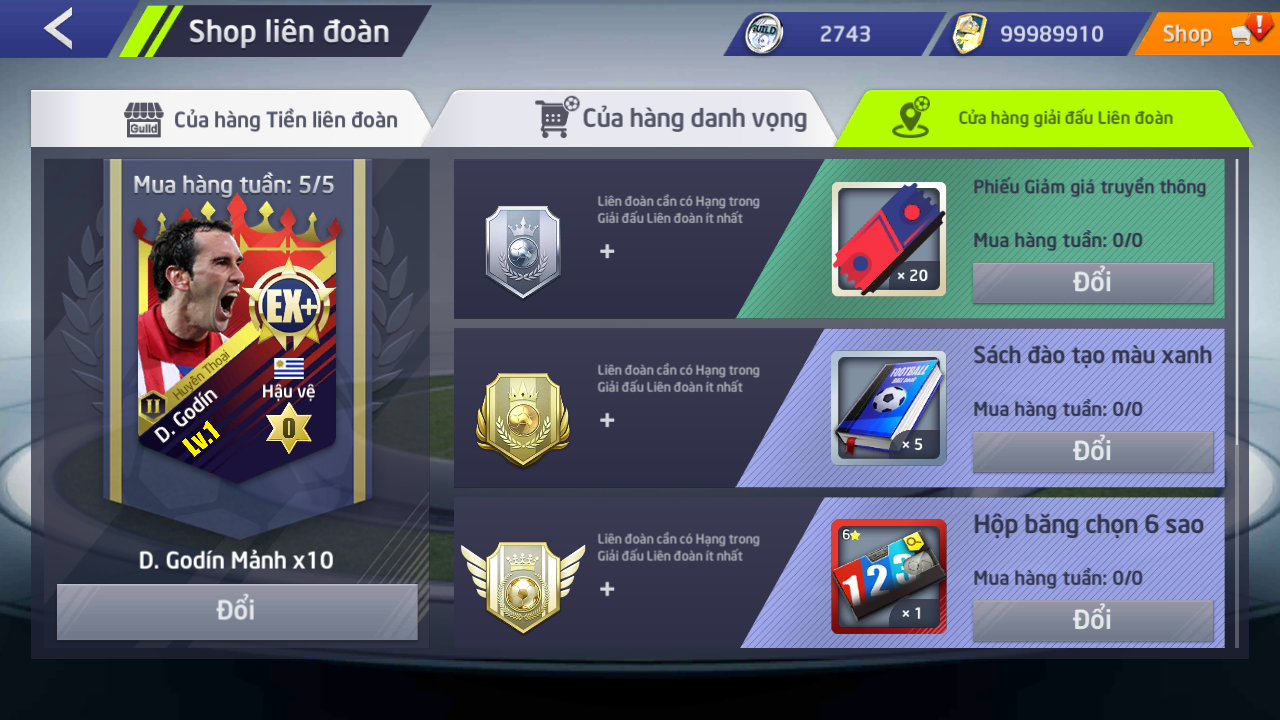Tap the gold rank shield badge
Screen dimensions: 1280x720
click(x=522, y=420)
